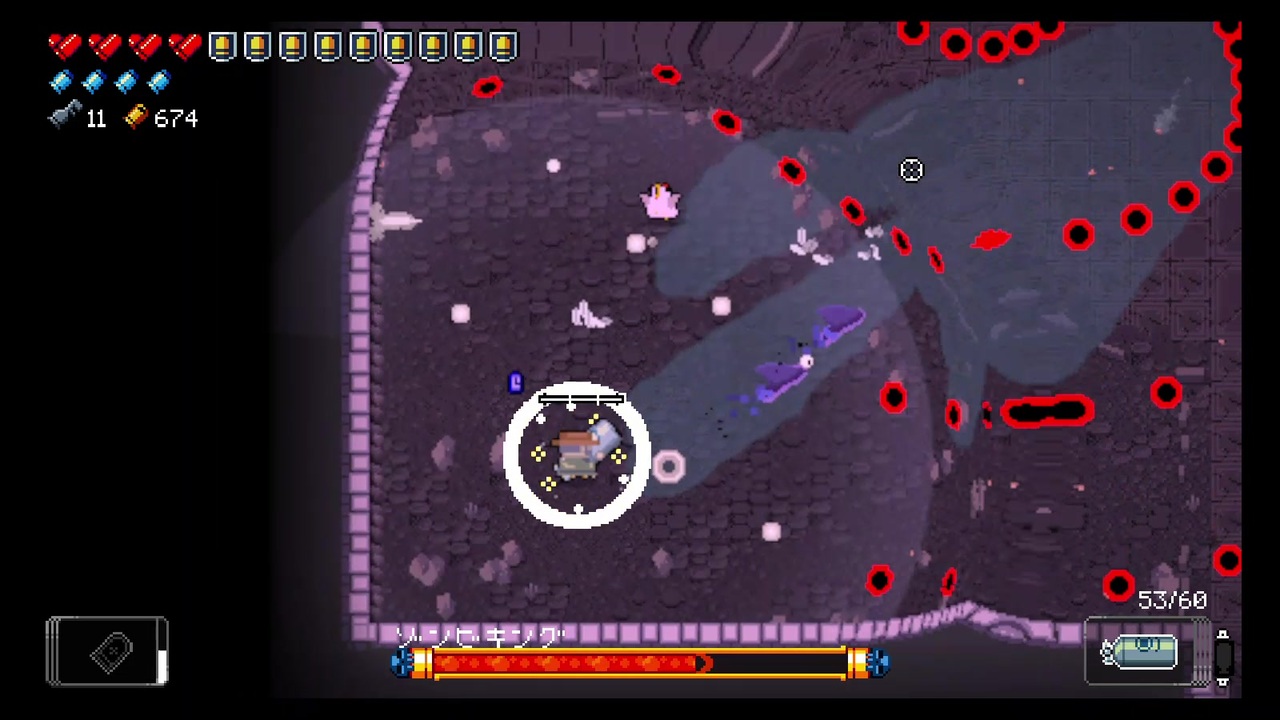
Task: Toggle the second heart container
Action: pyautogui.click(x=104, y=45)
